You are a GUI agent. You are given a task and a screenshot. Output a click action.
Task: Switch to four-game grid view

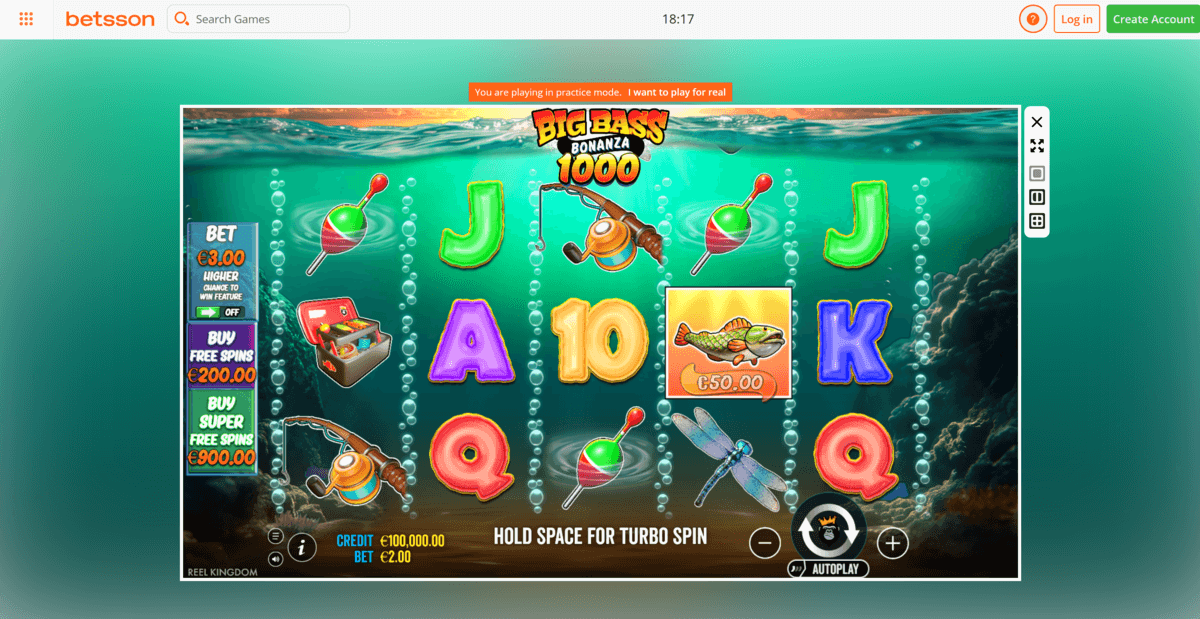(x=1037, y=221)
